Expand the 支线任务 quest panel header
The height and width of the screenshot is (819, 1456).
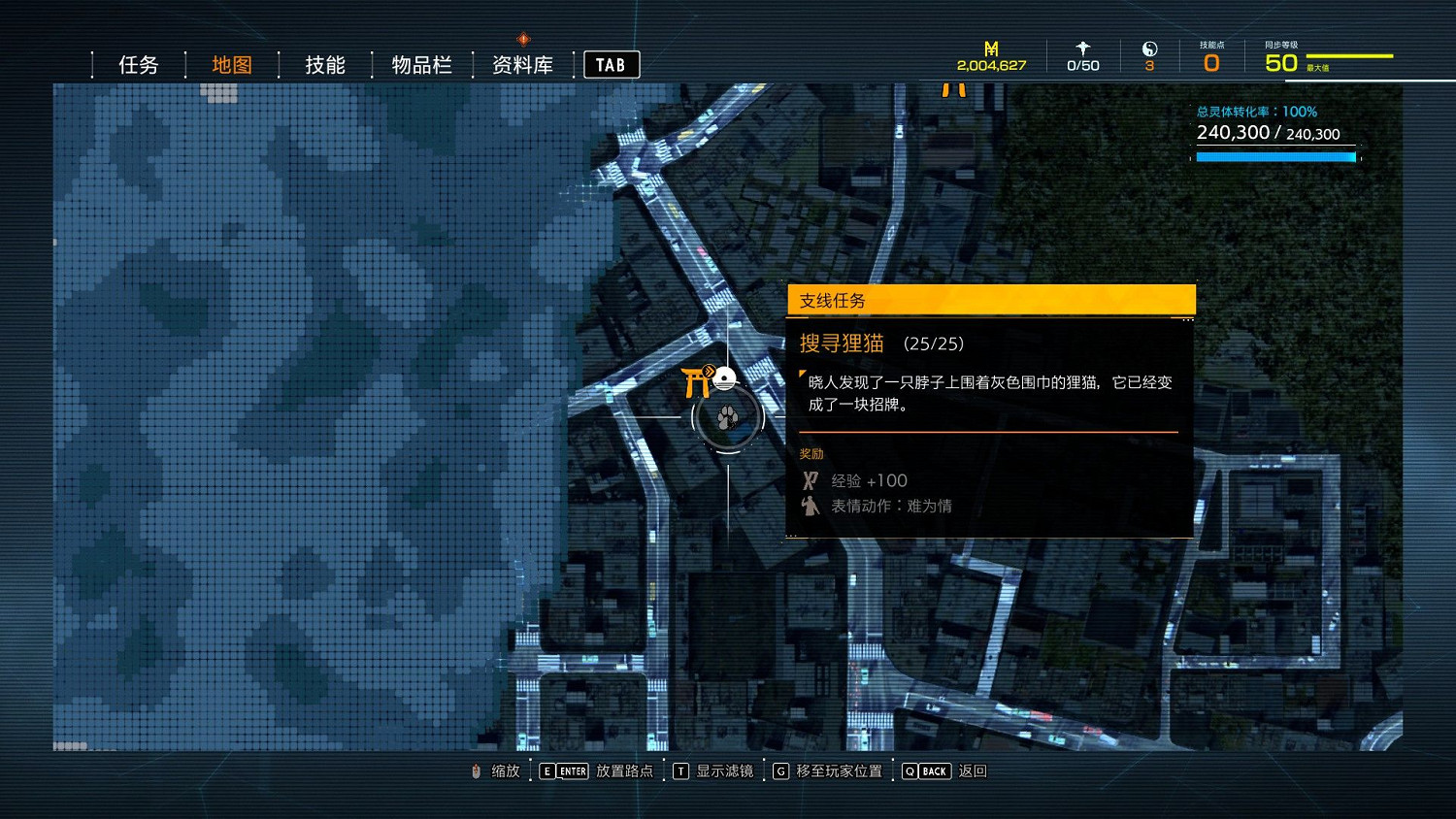coord(988,301)
